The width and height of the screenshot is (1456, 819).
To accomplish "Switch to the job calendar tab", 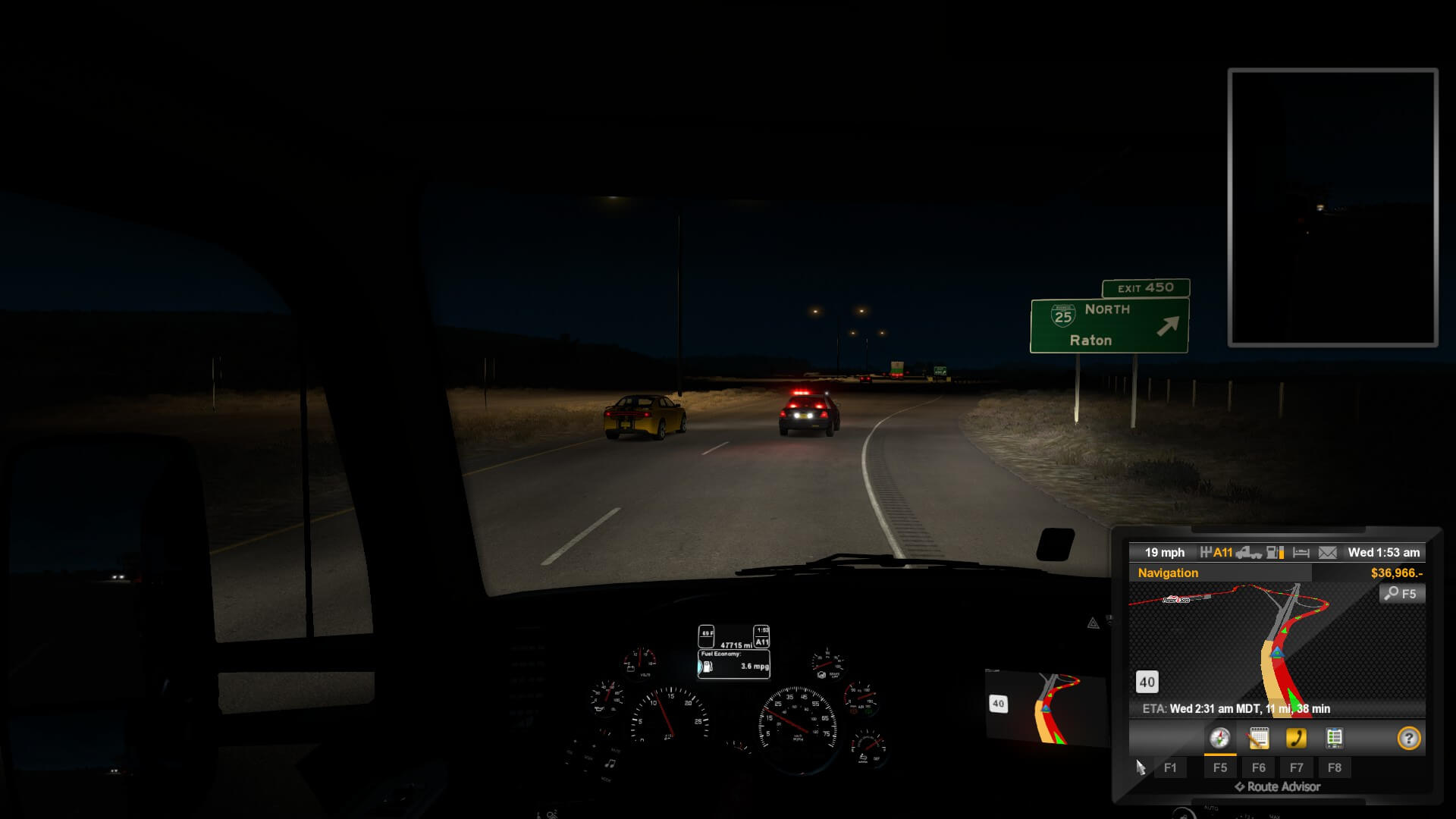I will click(1258, 738).
